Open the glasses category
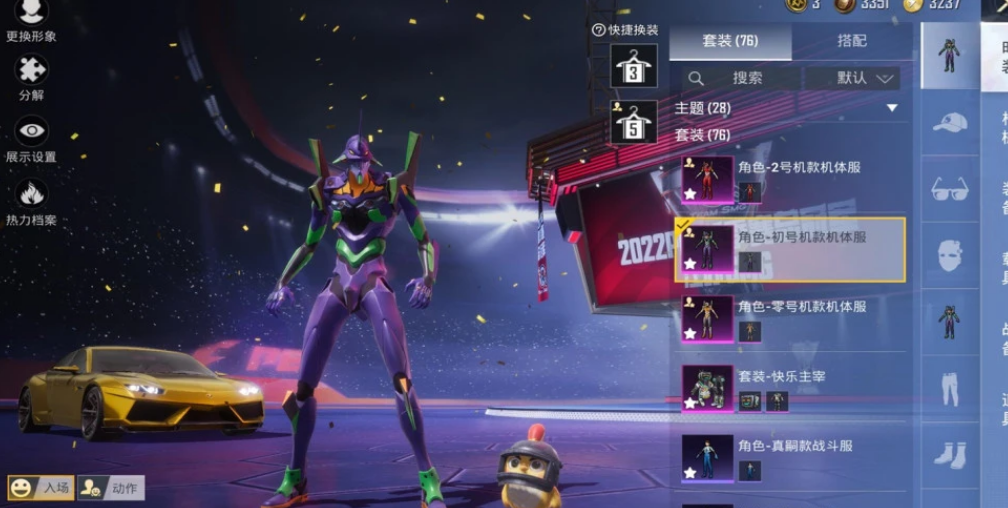1008x508 pixels. 949,189
